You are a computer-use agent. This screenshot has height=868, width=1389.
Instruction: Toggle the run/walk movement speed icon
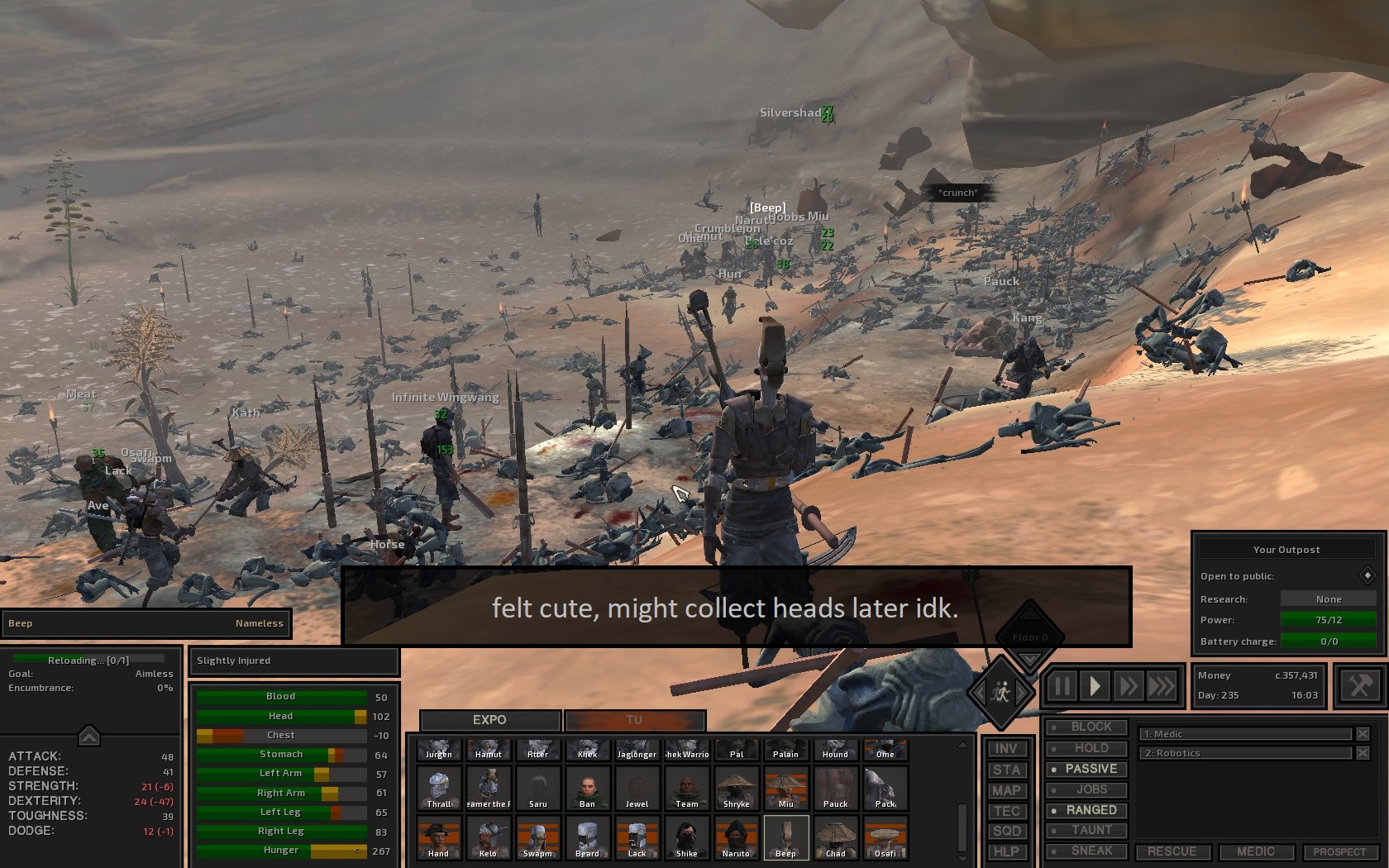click(x=1000, y=692)
